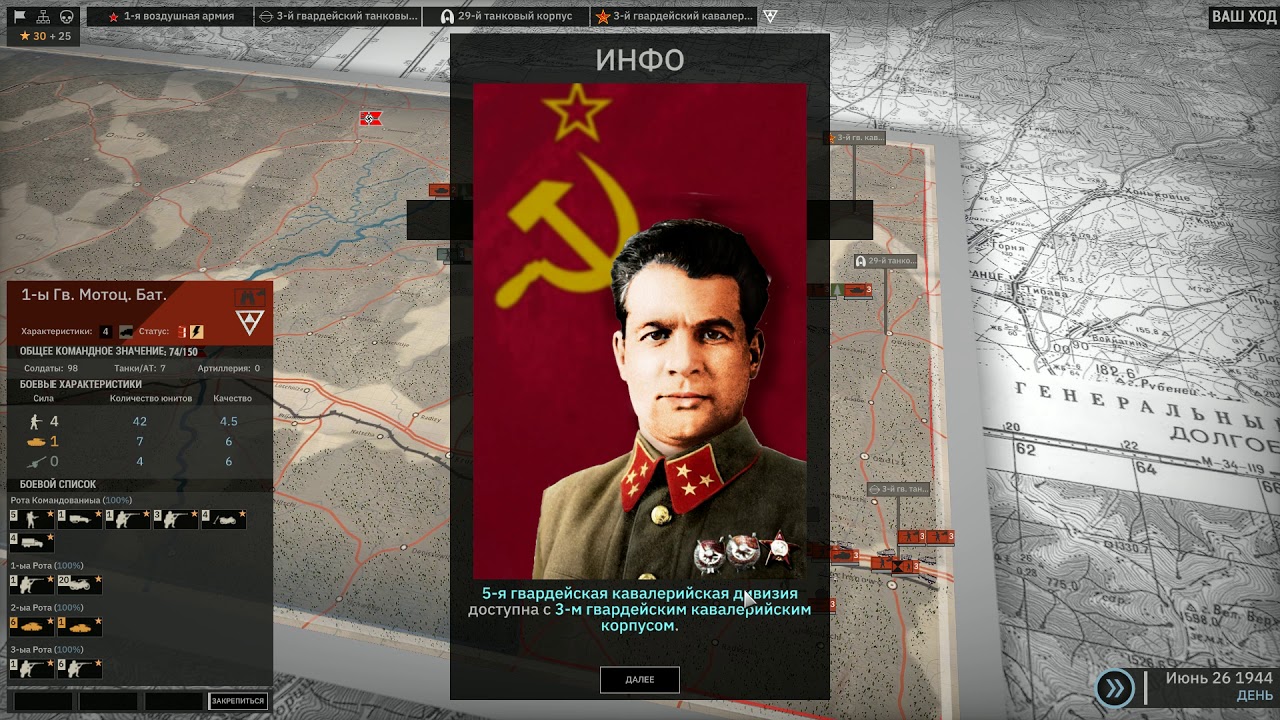The image size is (1280, 720).
Task: Click the lightning bolt status icon
Action: pos(197,332)
